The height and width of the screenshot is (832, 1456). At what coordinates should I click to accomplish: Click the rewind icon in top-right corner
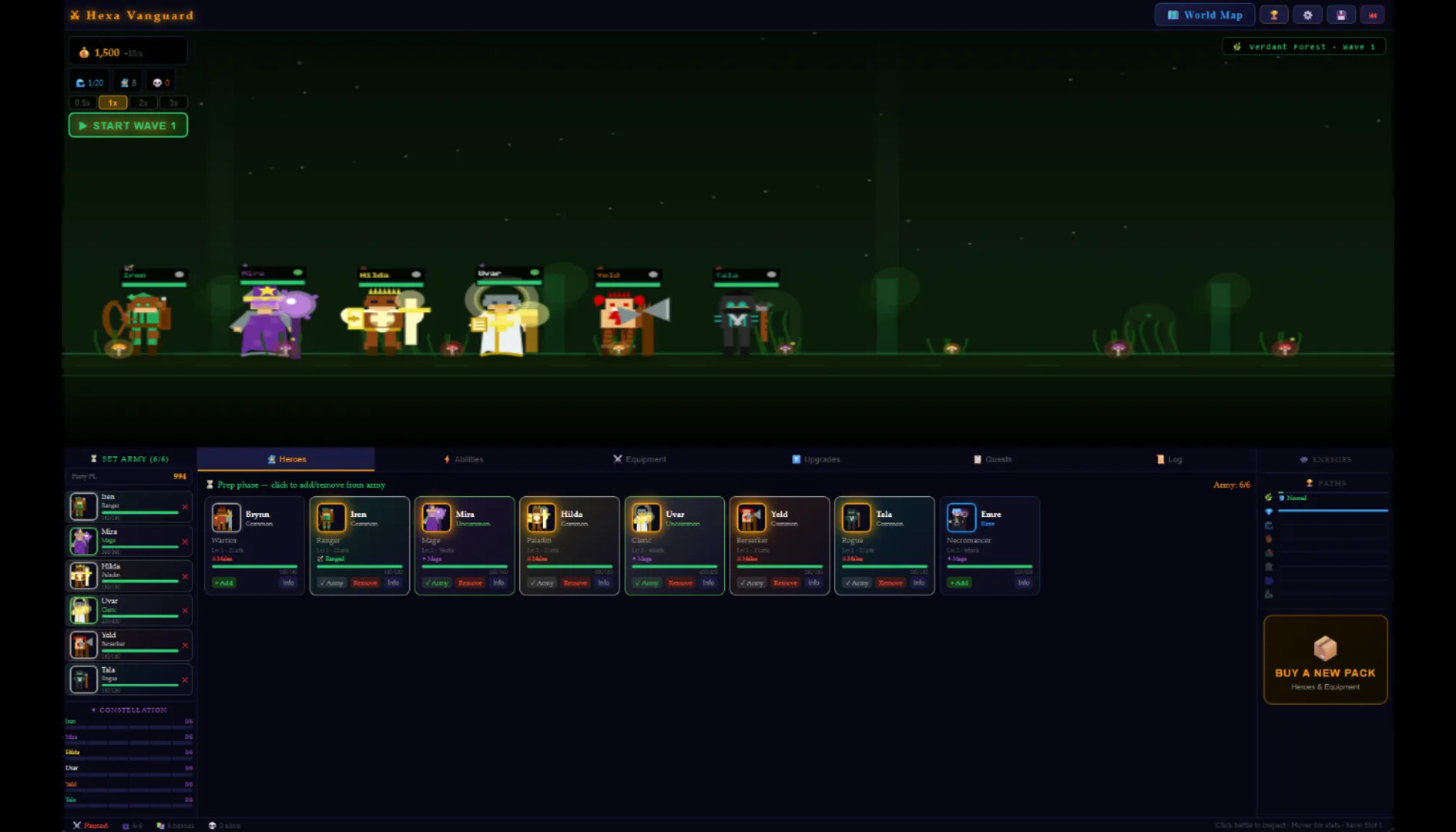pos(1372,15)
